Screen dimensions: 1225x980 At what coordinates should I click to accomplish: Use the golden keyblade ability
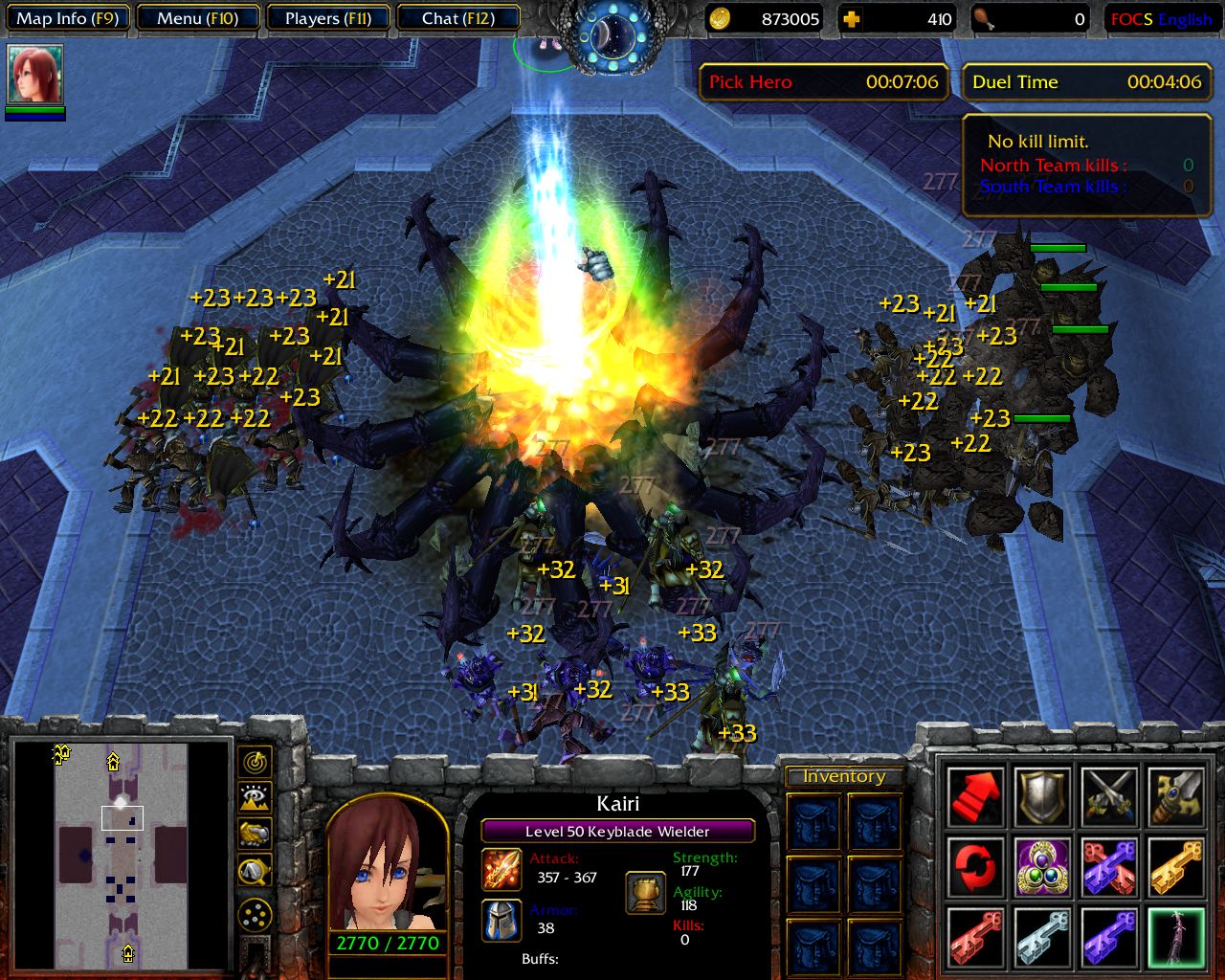point(1176,867)
